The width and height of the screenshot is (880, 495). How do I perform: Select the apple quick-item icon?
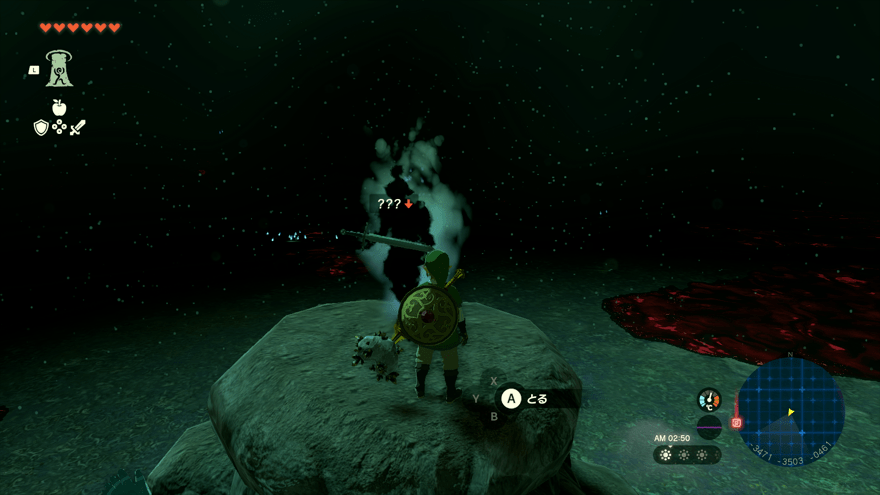[x=59, y=107]
